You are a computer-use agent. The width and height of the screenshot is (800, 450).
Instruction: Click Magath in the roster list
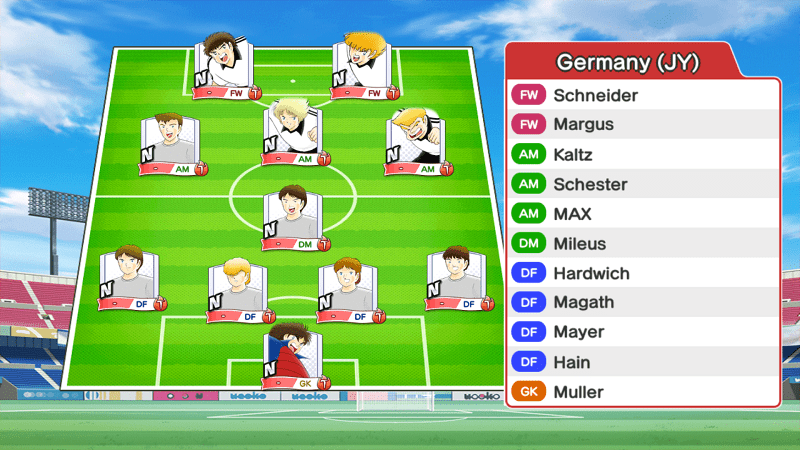(x=642, y=303)
